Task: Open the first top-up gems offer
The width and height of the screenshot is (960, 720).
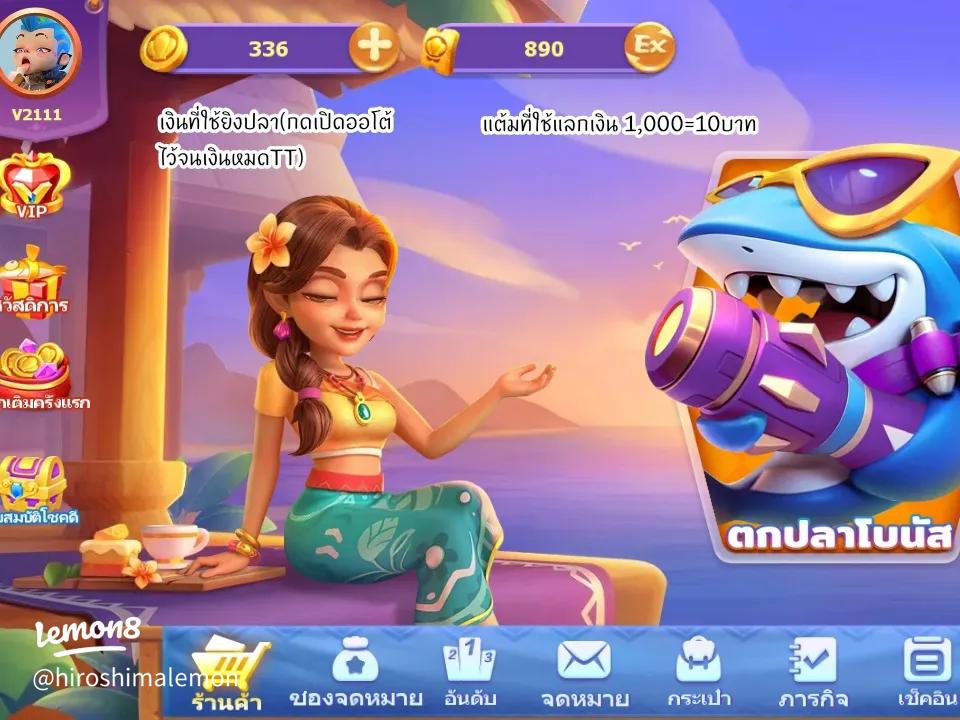Action: [35, 374]
